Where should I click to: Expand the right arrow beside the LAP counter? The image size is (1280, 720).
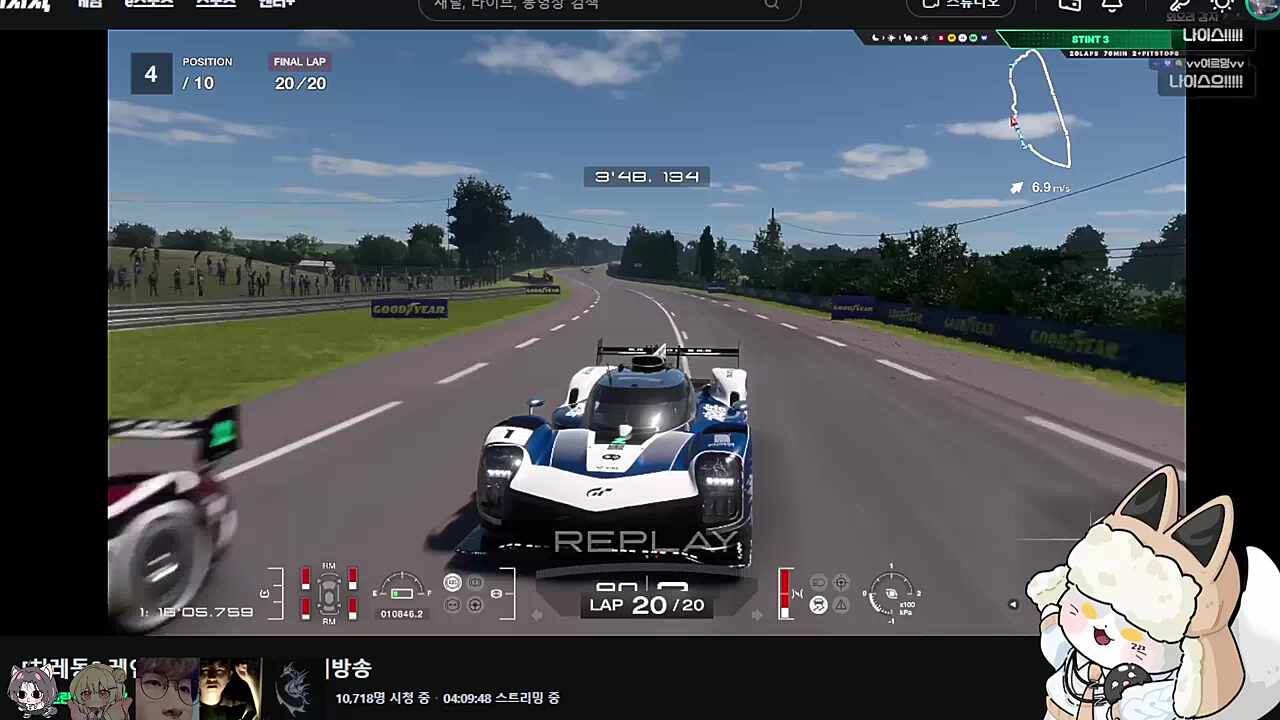pos(757,615)
